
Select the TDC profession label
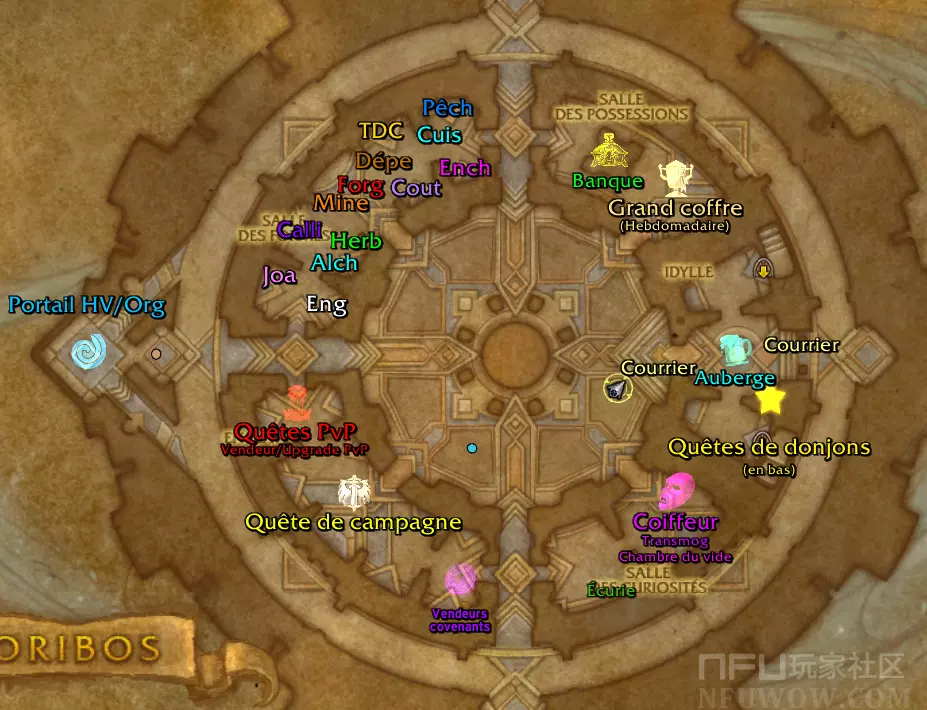(380, 131)
